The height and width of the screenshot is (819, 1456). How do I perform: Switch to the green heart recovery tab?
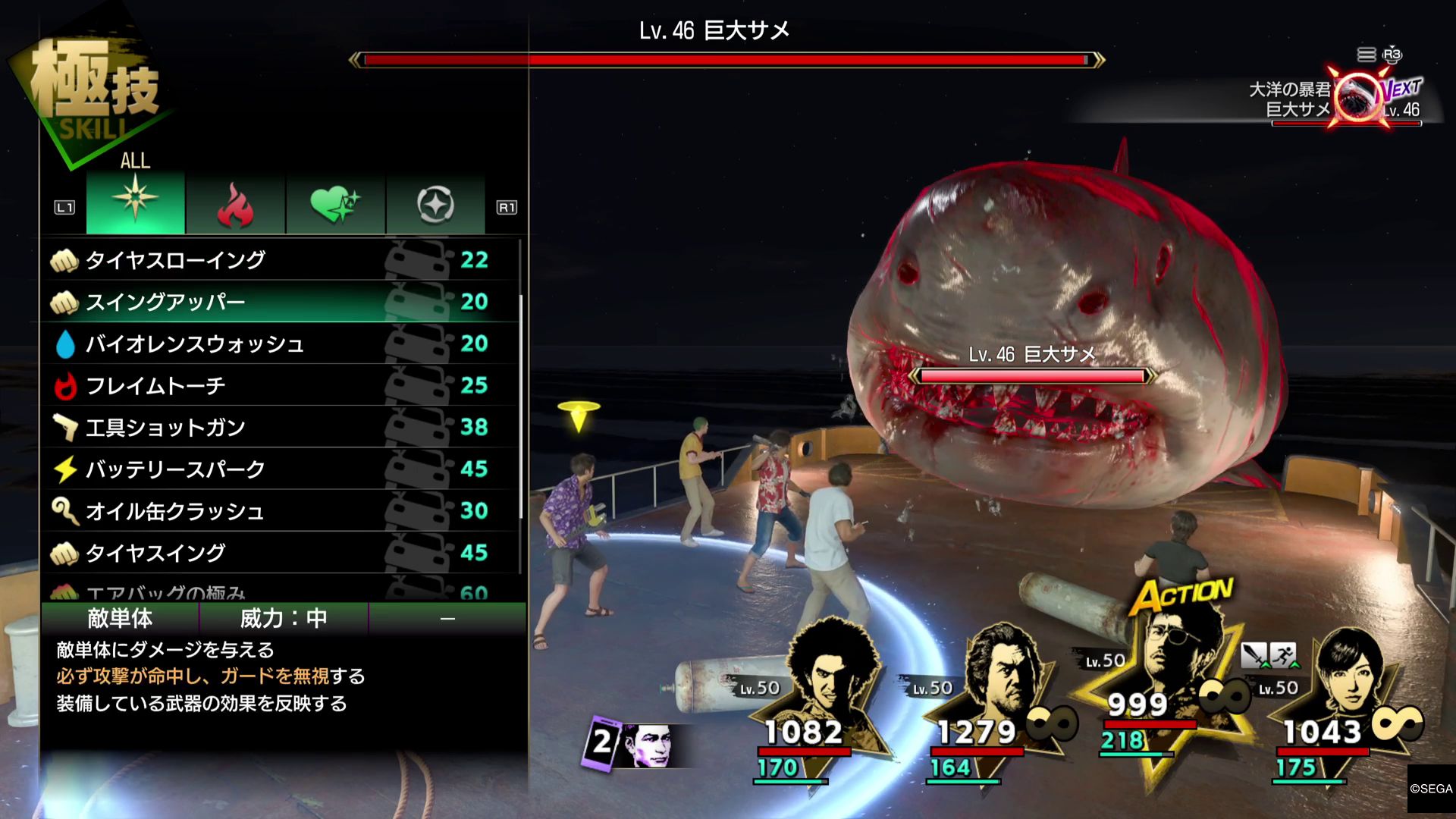click(x=335, y=204)
